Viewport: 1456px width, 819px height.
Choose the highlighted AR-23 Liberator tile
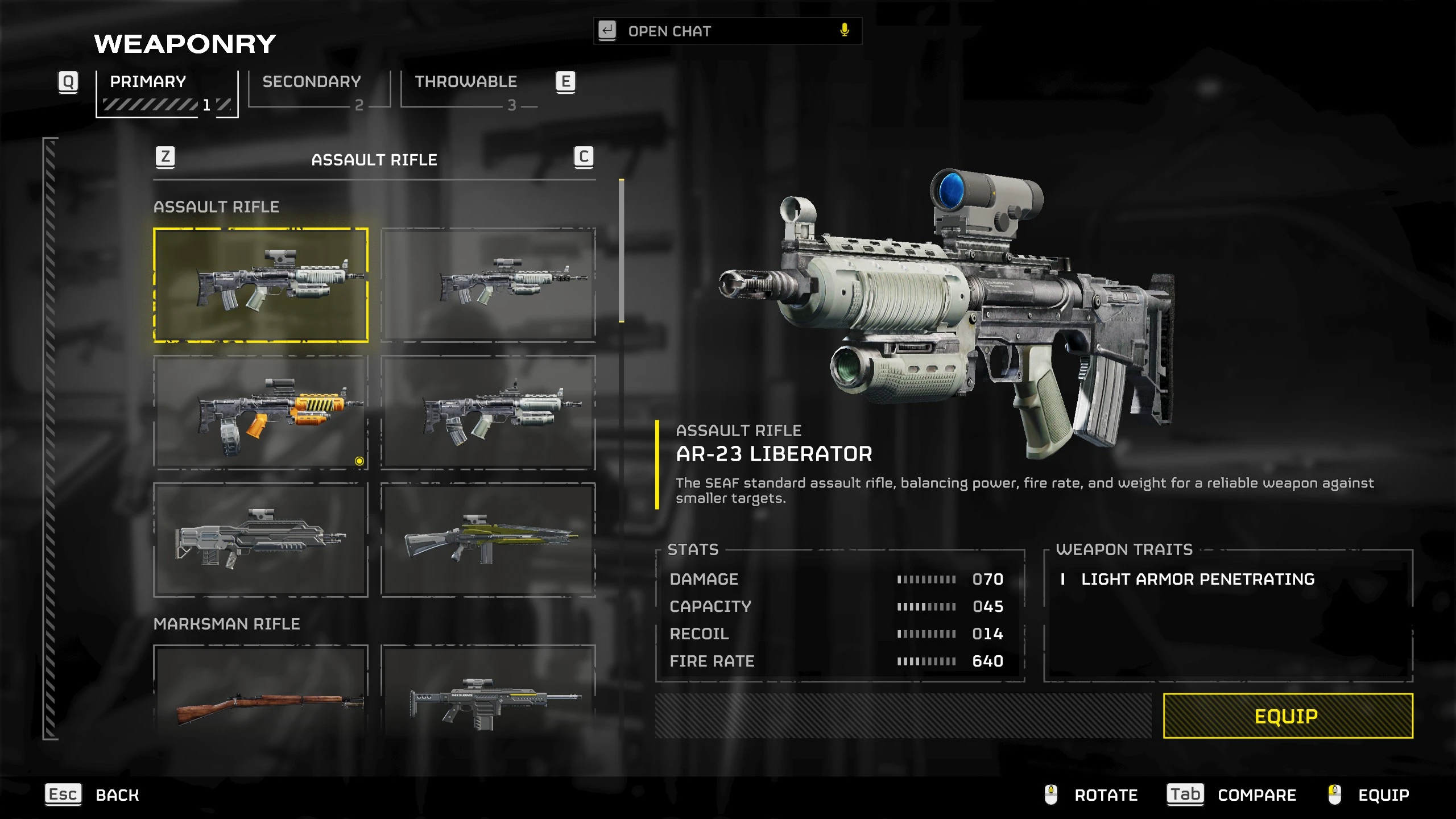click(260, 285)
